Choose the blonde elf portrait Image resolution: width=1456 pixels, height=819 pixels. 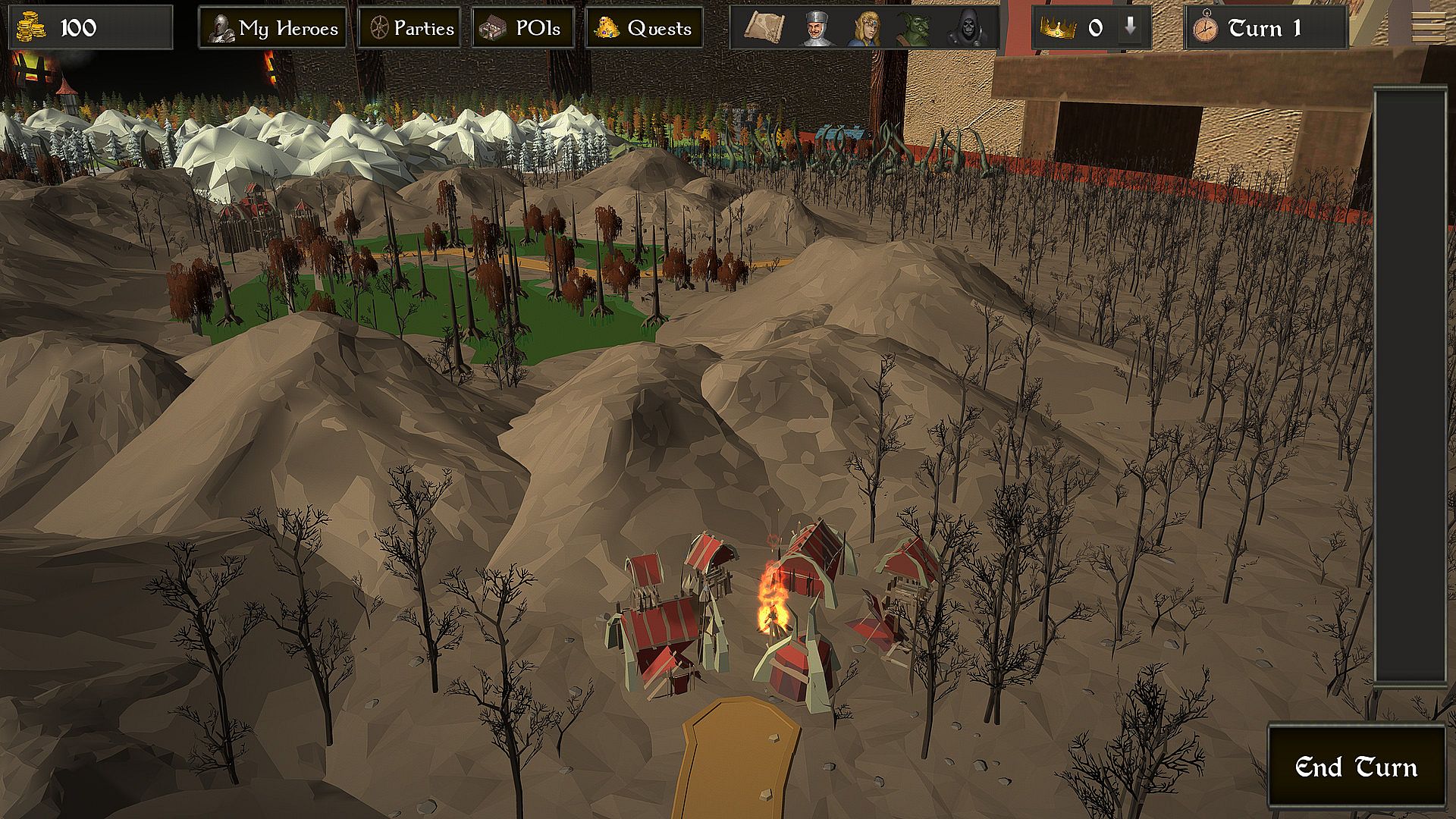tap(864, 28)
